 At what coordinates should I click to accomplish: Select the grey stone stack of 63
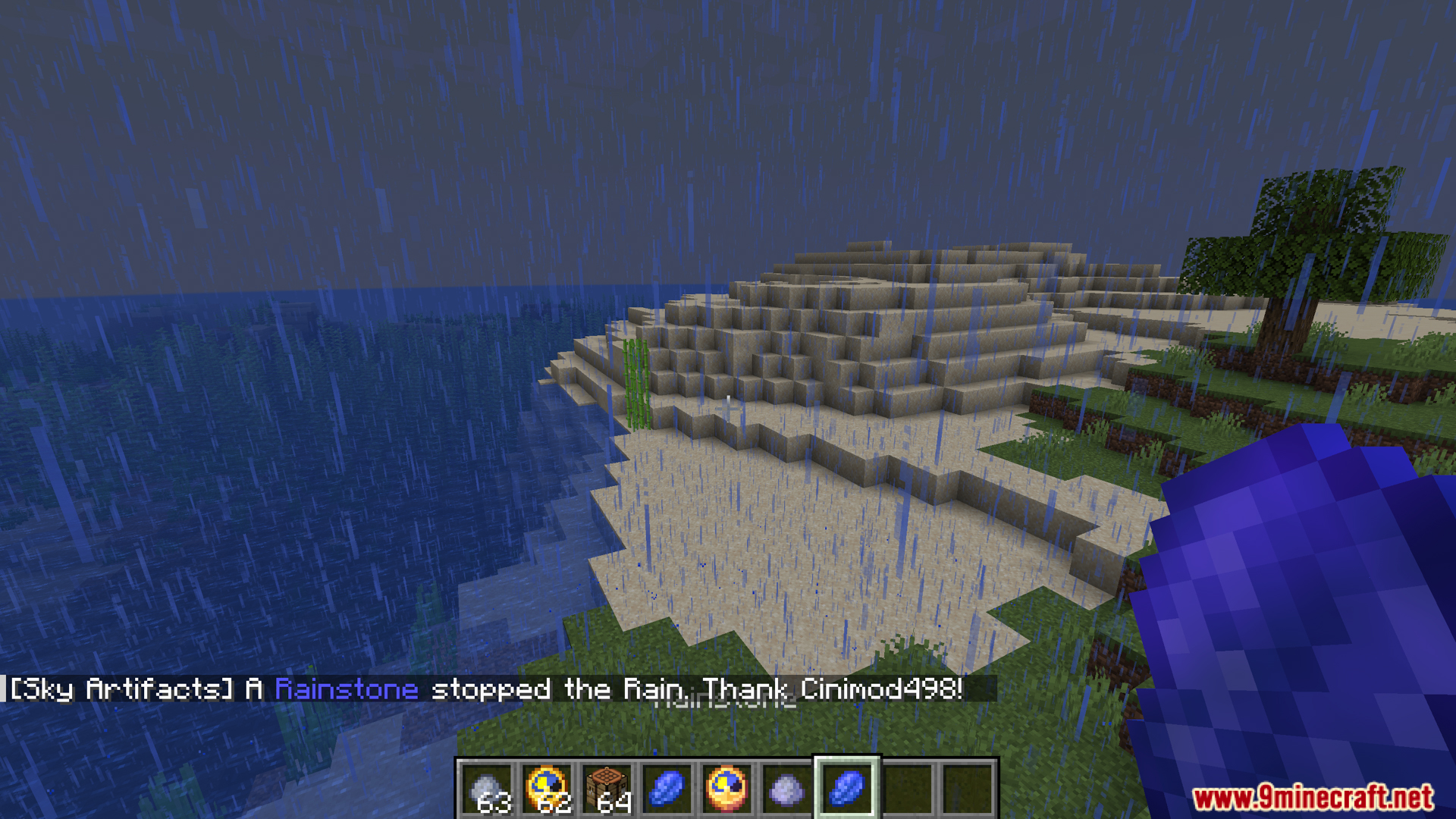(488, 789)
